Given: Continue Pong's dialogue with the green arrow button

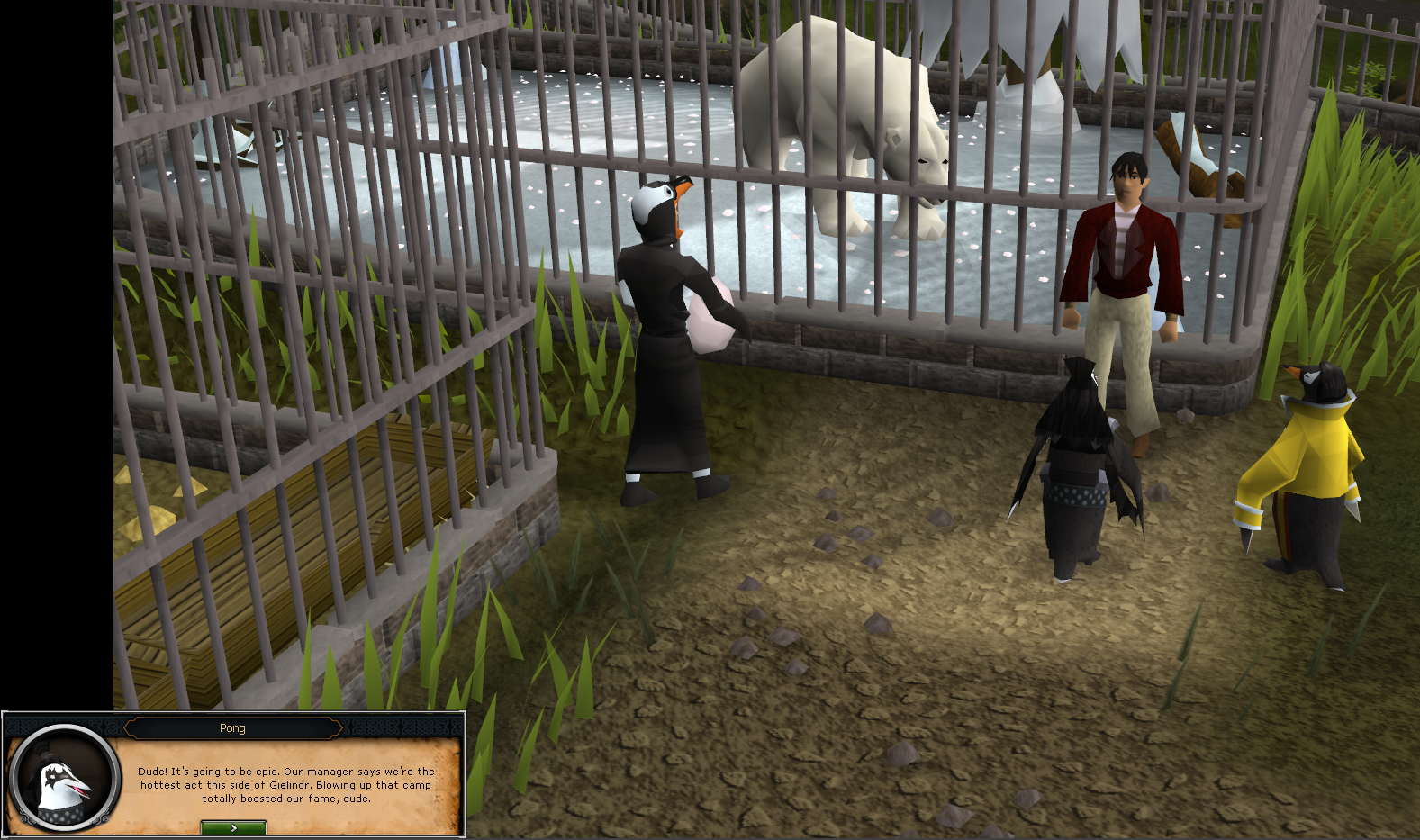Looking at the screenshot, I should (233, 827).
